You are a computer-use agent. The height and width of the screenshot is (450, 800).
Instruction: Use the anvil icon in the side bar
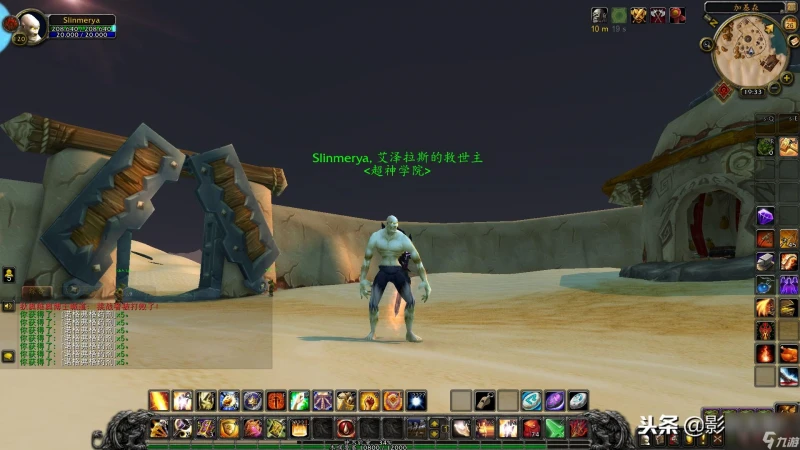pyautogui.click(x=765, y=261)
